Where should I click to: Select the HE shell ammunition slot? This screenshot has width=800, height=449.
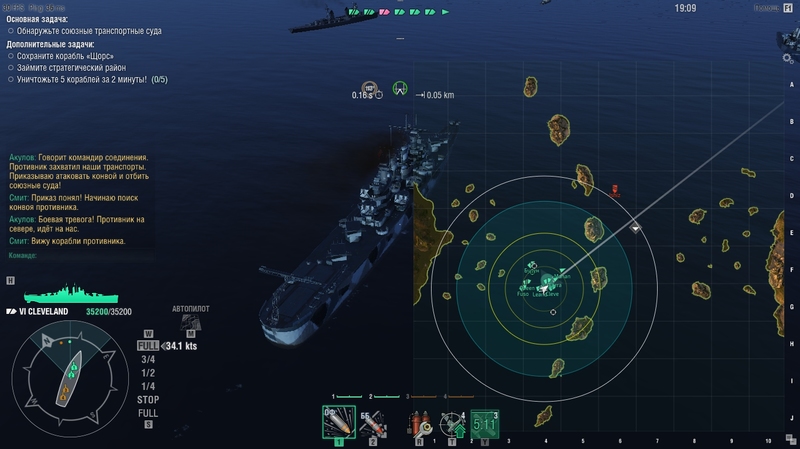tap(338, 421)
